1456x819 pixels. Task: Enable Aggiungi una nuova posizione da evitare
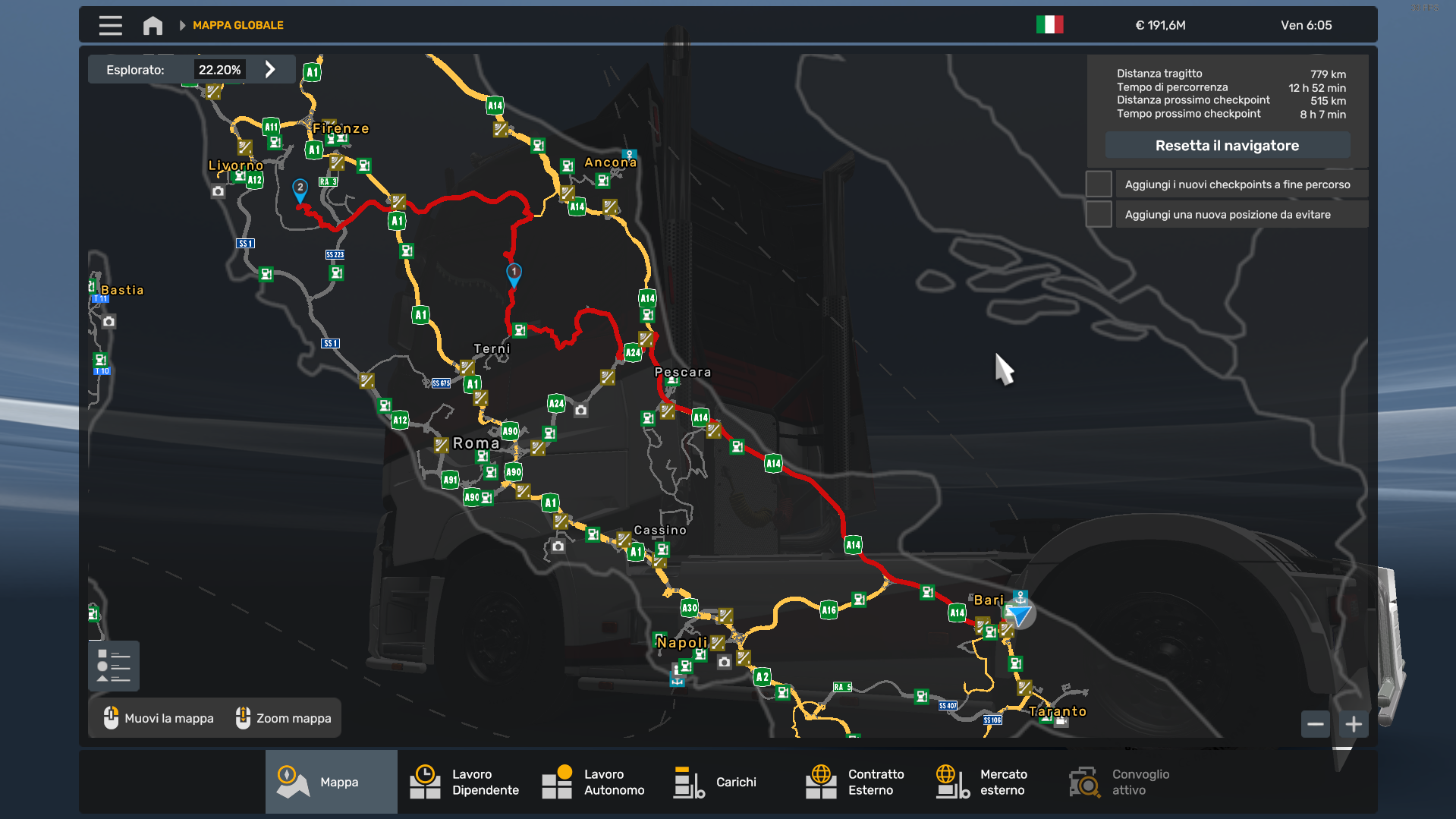tap(1098, 213)
